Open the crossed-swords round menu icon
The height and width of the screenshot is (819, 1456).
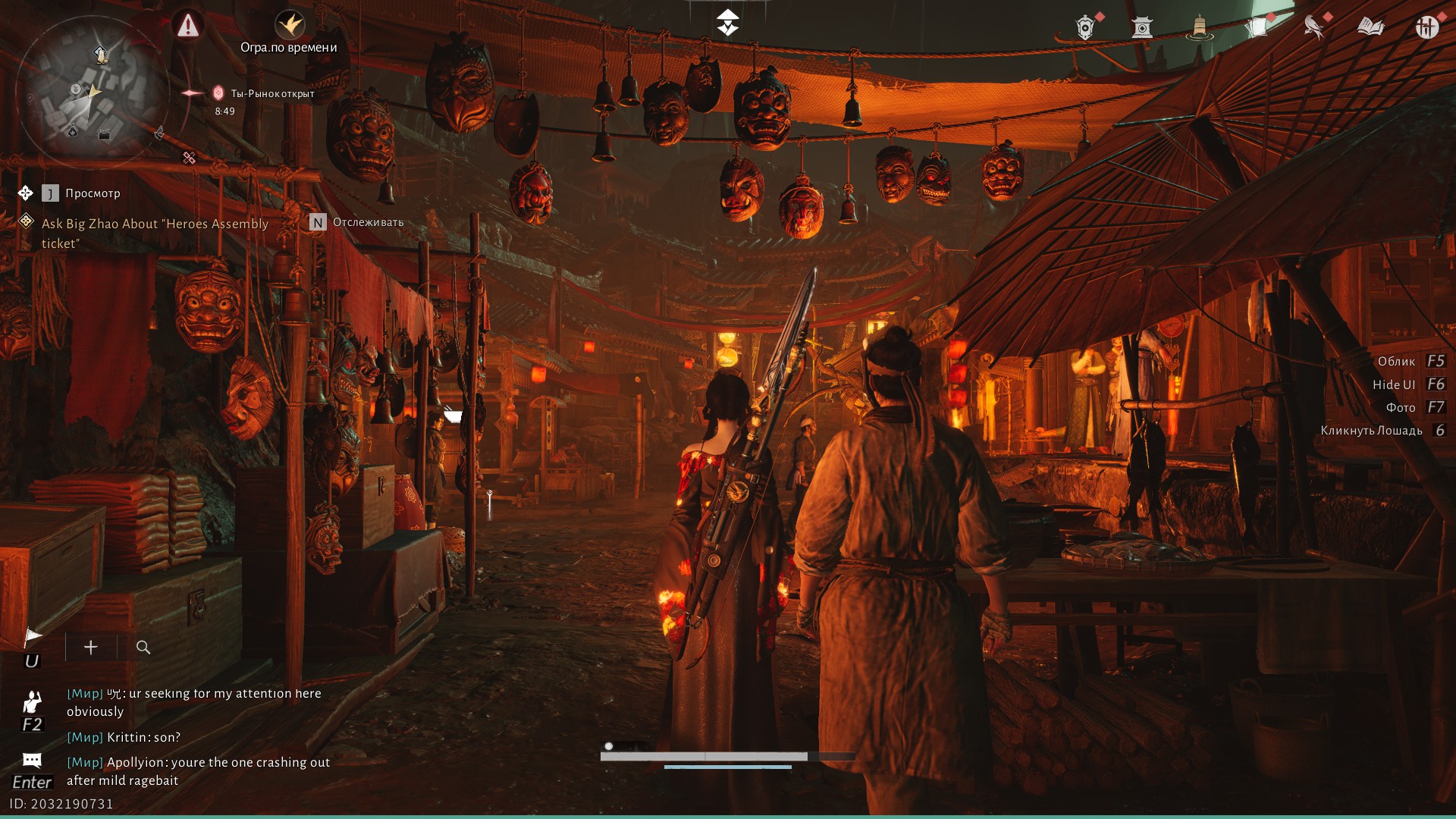point(1426,28)
